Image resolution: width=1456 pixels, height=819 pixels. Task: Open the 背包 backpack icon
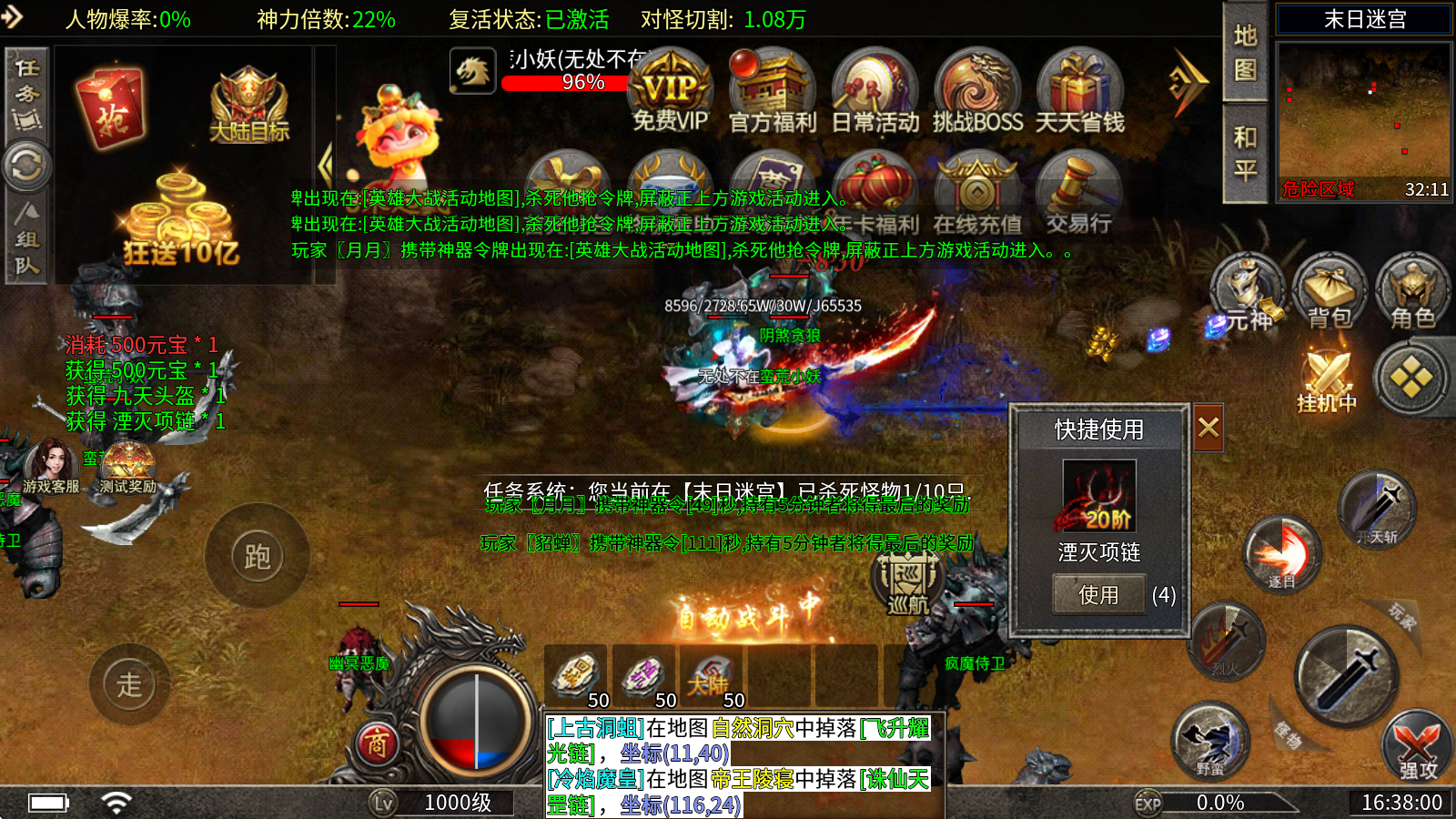click(1331, 291)
